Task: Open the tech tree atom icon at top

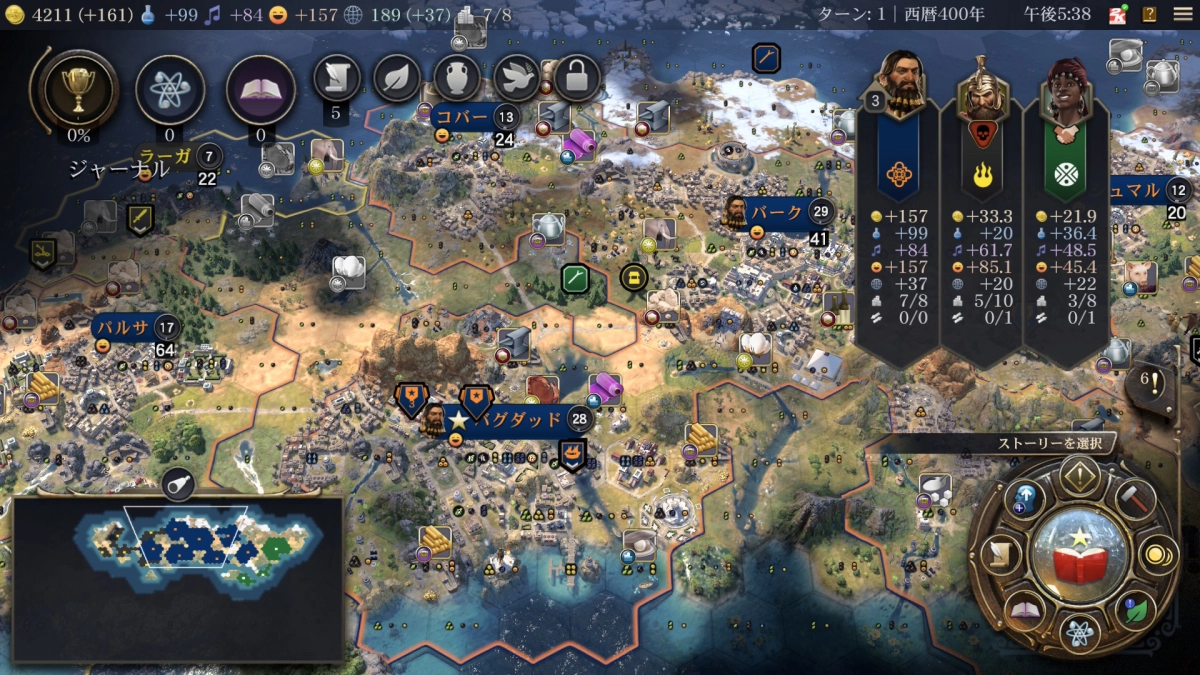Action: [169, 89]
